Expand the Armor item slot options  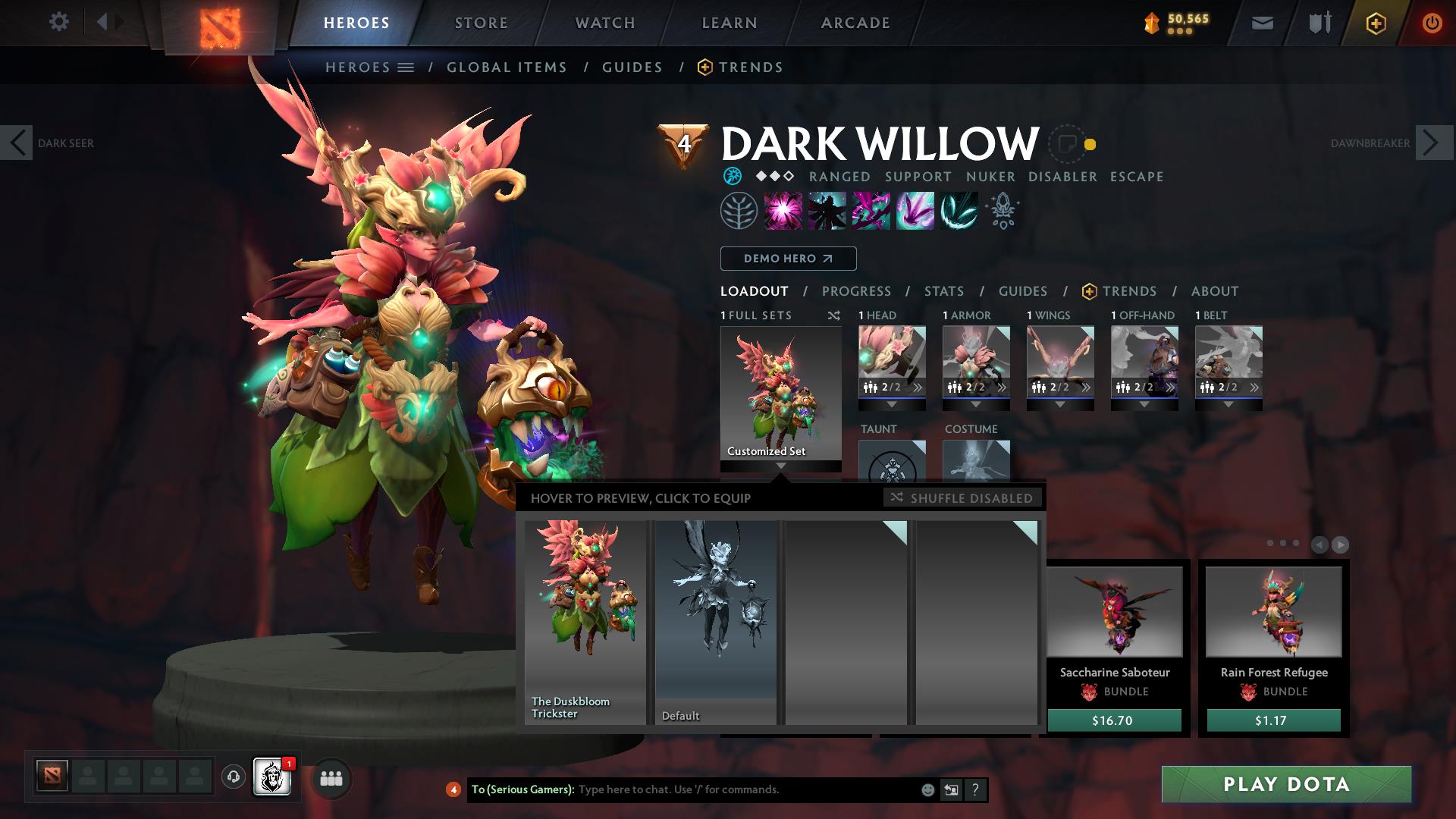[x=976, y=405]
